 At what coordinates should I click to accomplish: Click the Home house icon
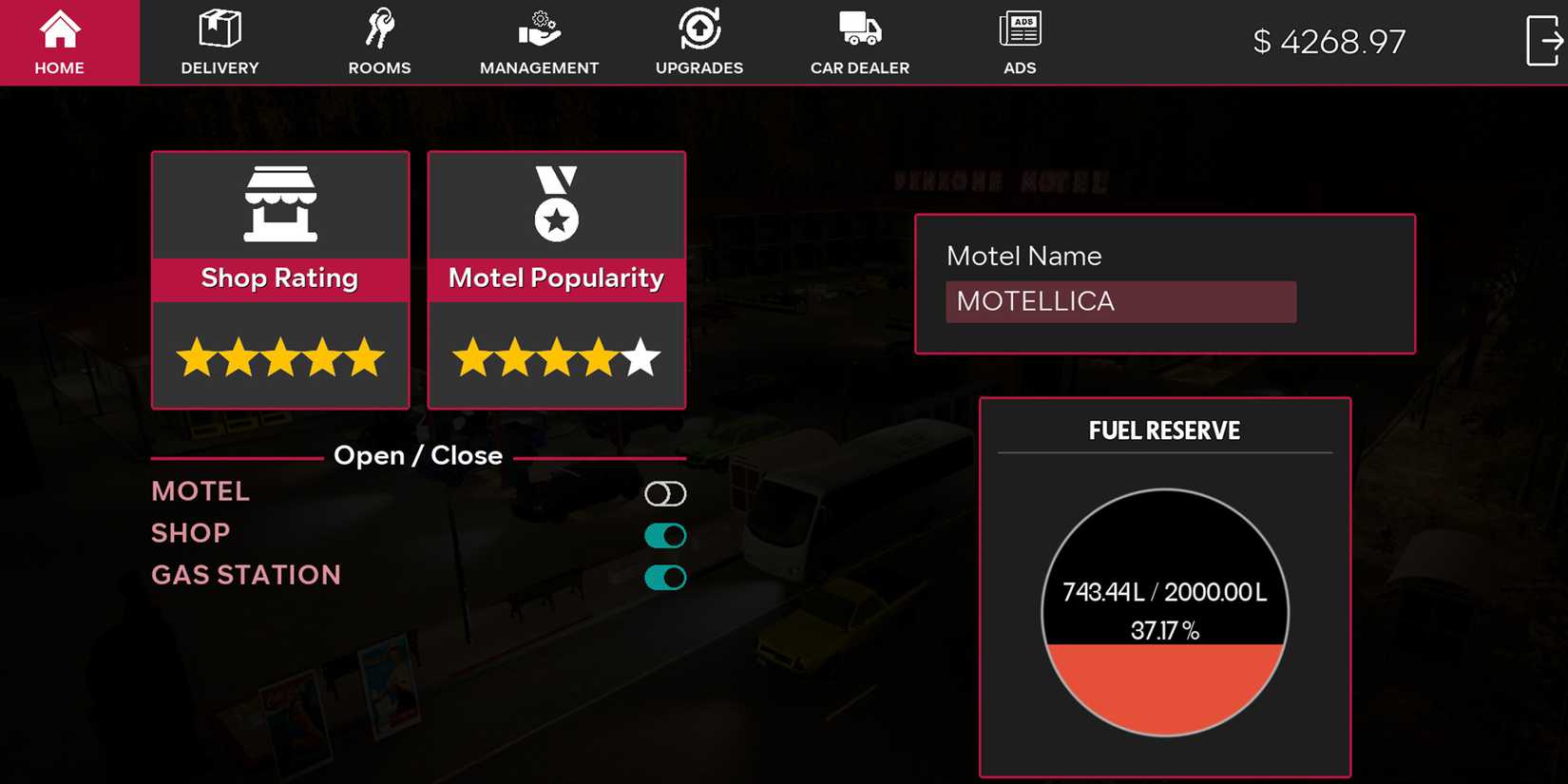pos(59,27)
